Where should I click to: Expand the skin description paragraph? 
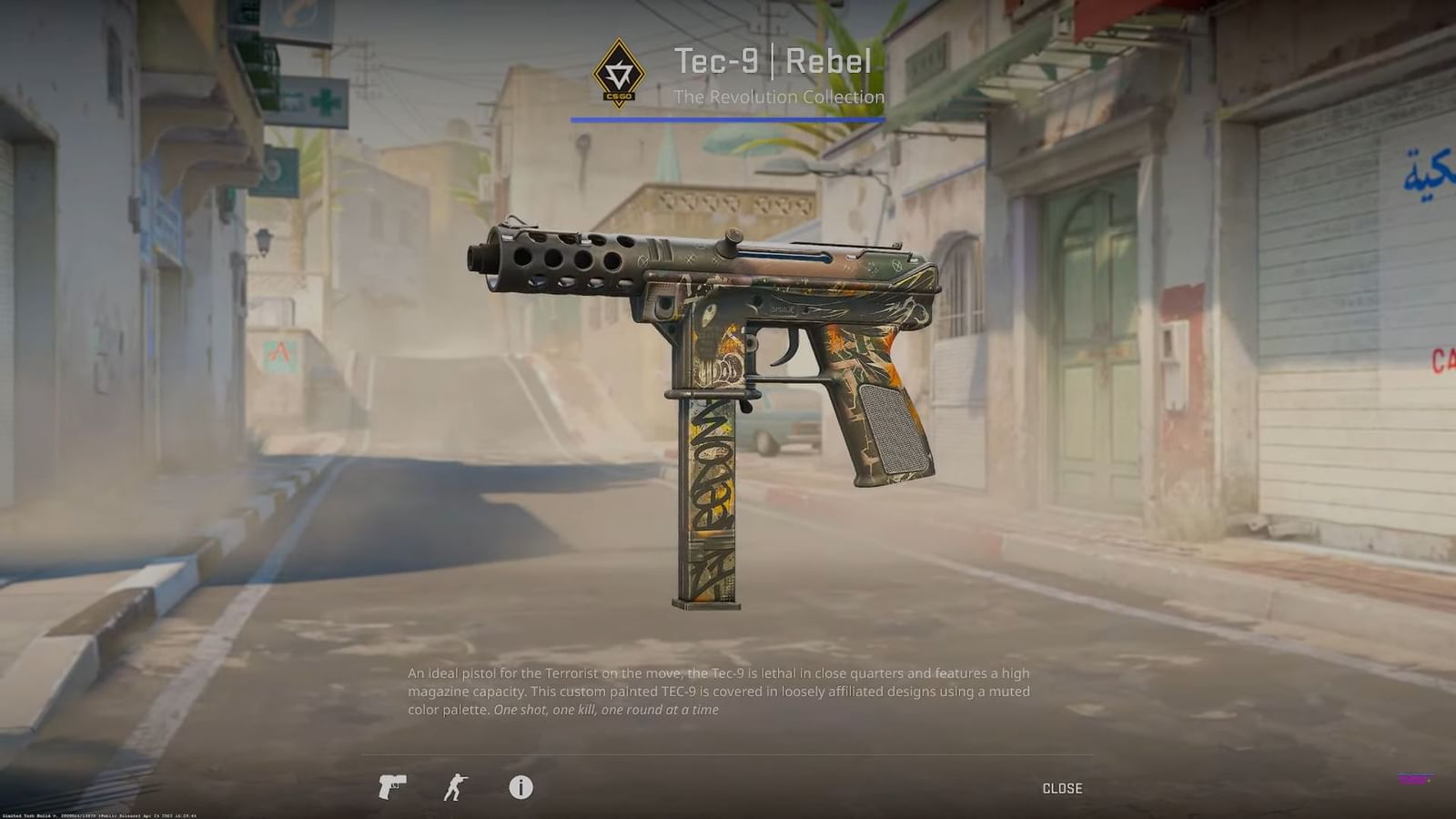tap(718, 697)
